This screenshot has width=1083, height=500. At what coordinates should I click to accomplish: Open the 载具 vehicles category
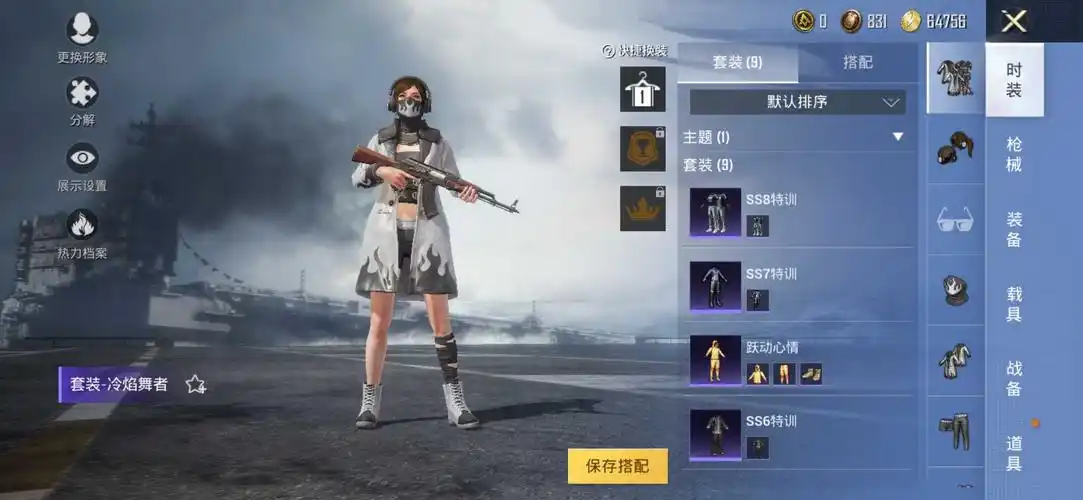tap(1014, 304)
